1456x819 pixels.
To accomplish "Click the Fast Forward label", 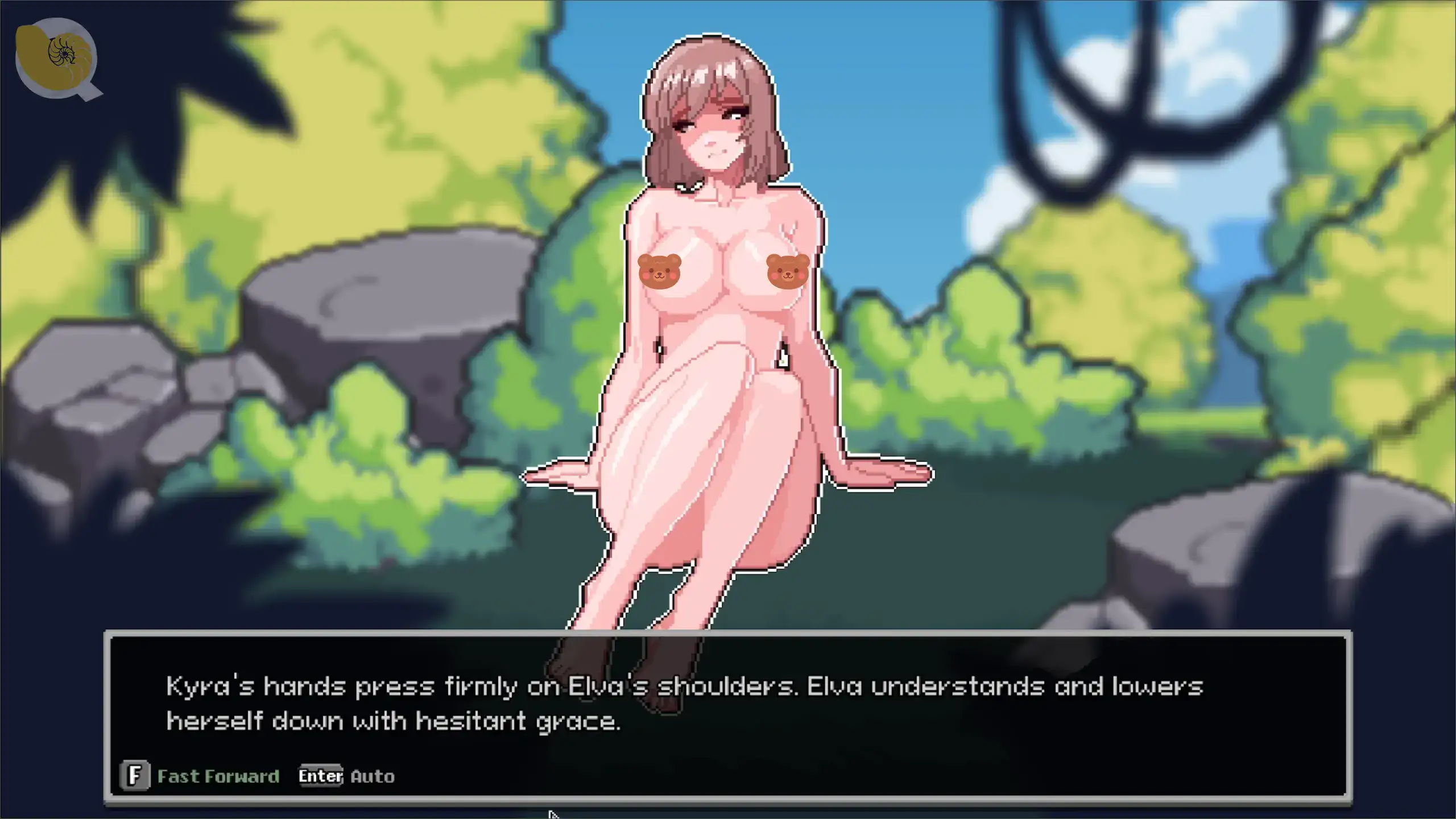I will 218,776.
